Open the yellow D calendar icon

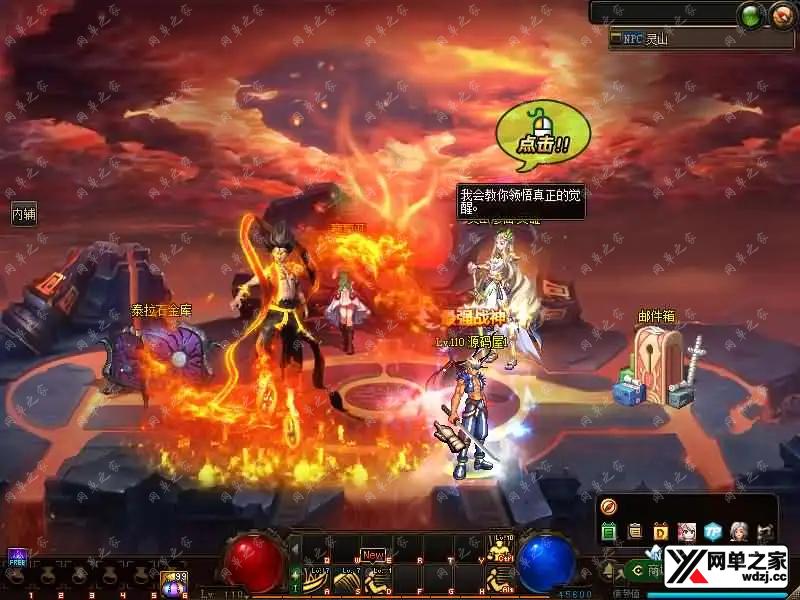[x=661, y=531]
